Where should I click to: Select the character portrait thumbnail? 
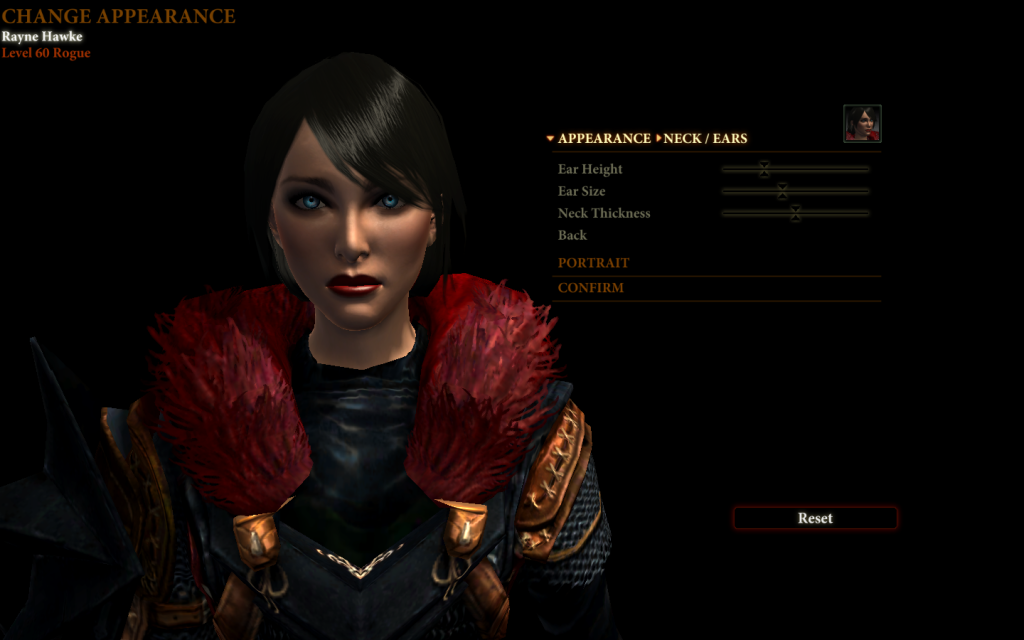[862, 123]
